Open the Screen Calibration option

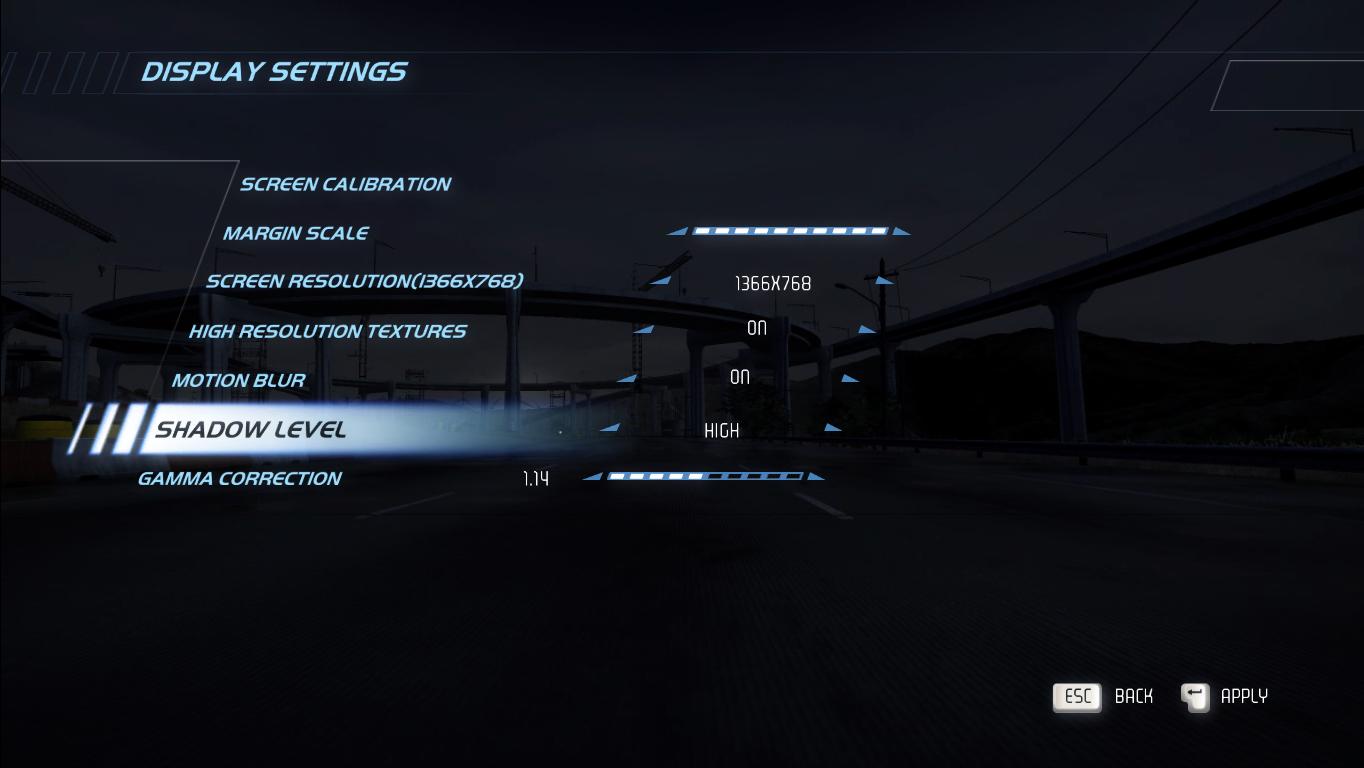click(x=345, y=184)
